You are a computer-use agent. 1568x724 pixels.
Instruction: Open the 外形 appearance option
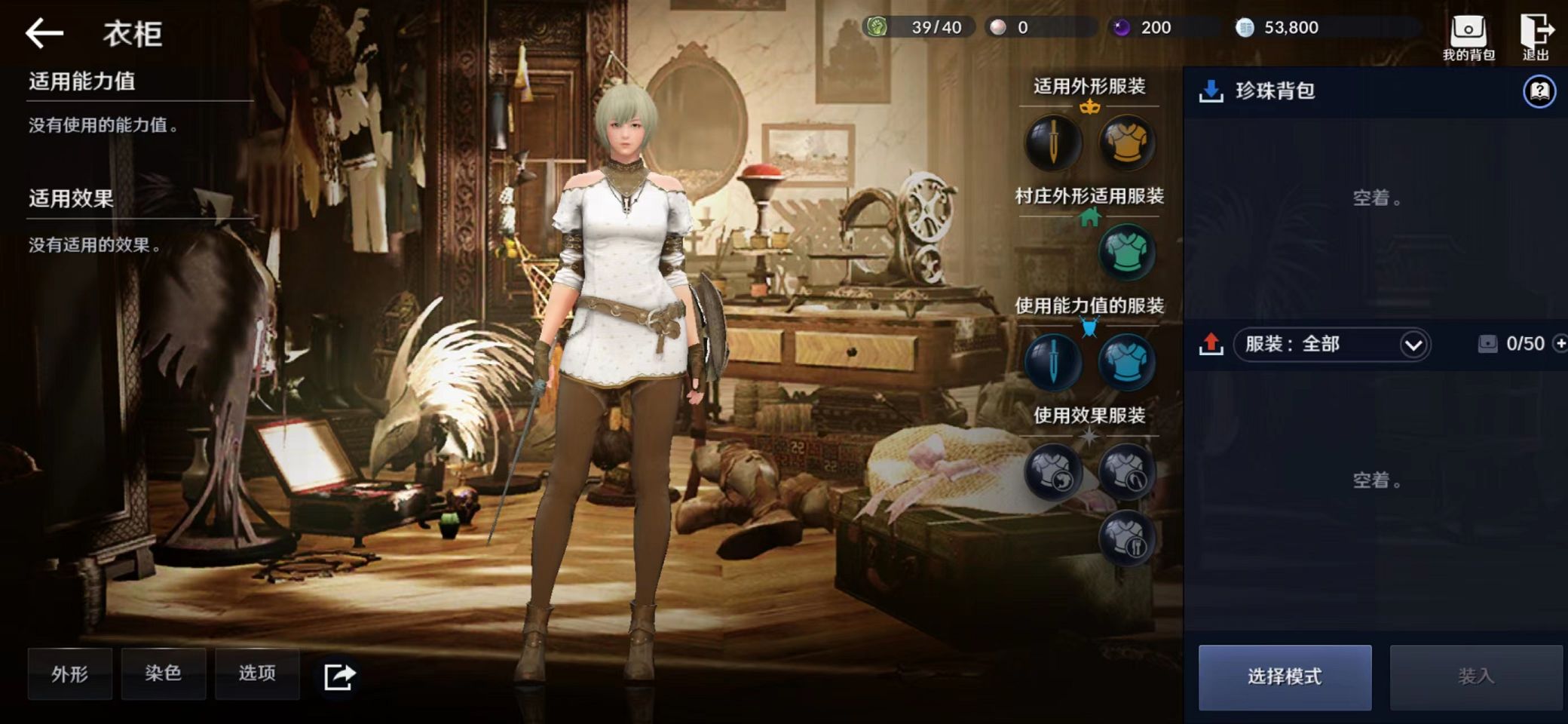pos(70,673)
